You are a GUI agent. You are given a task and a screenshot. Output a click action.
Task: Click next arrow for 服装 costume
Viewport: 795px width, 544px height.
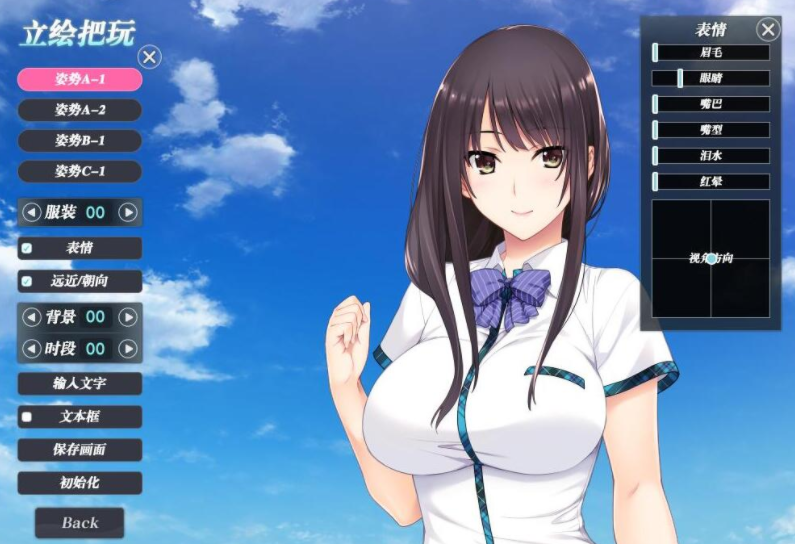[x=128, y=212]
